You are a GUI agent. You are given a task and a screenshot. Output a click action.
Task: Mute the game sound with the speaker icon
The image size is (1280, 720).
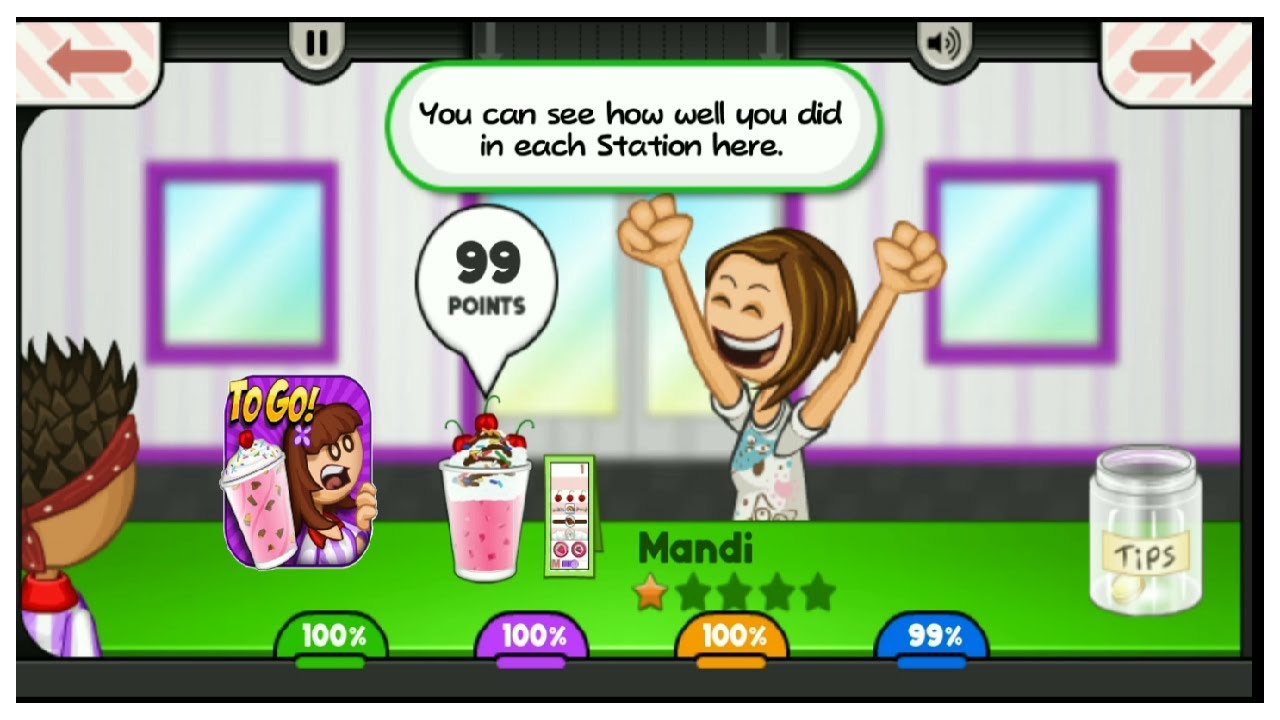(x=944, y=44)
